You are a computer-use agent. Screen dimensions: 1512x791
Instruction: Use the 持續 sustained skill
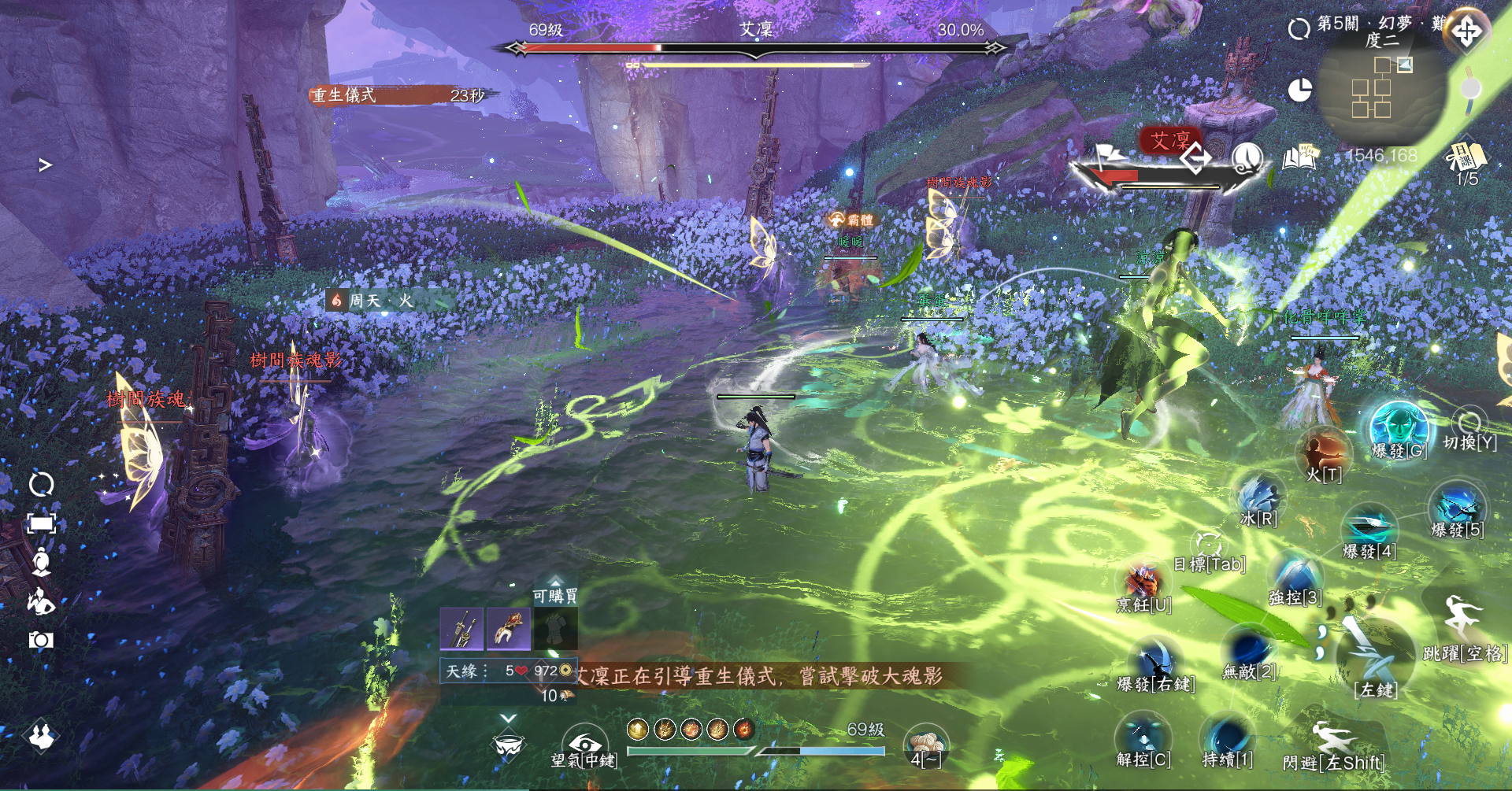1226,737
